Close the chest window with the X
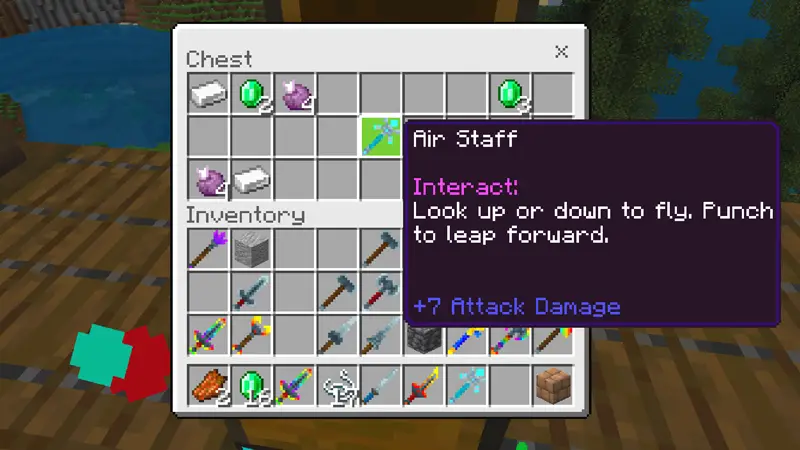 (561, 52)
